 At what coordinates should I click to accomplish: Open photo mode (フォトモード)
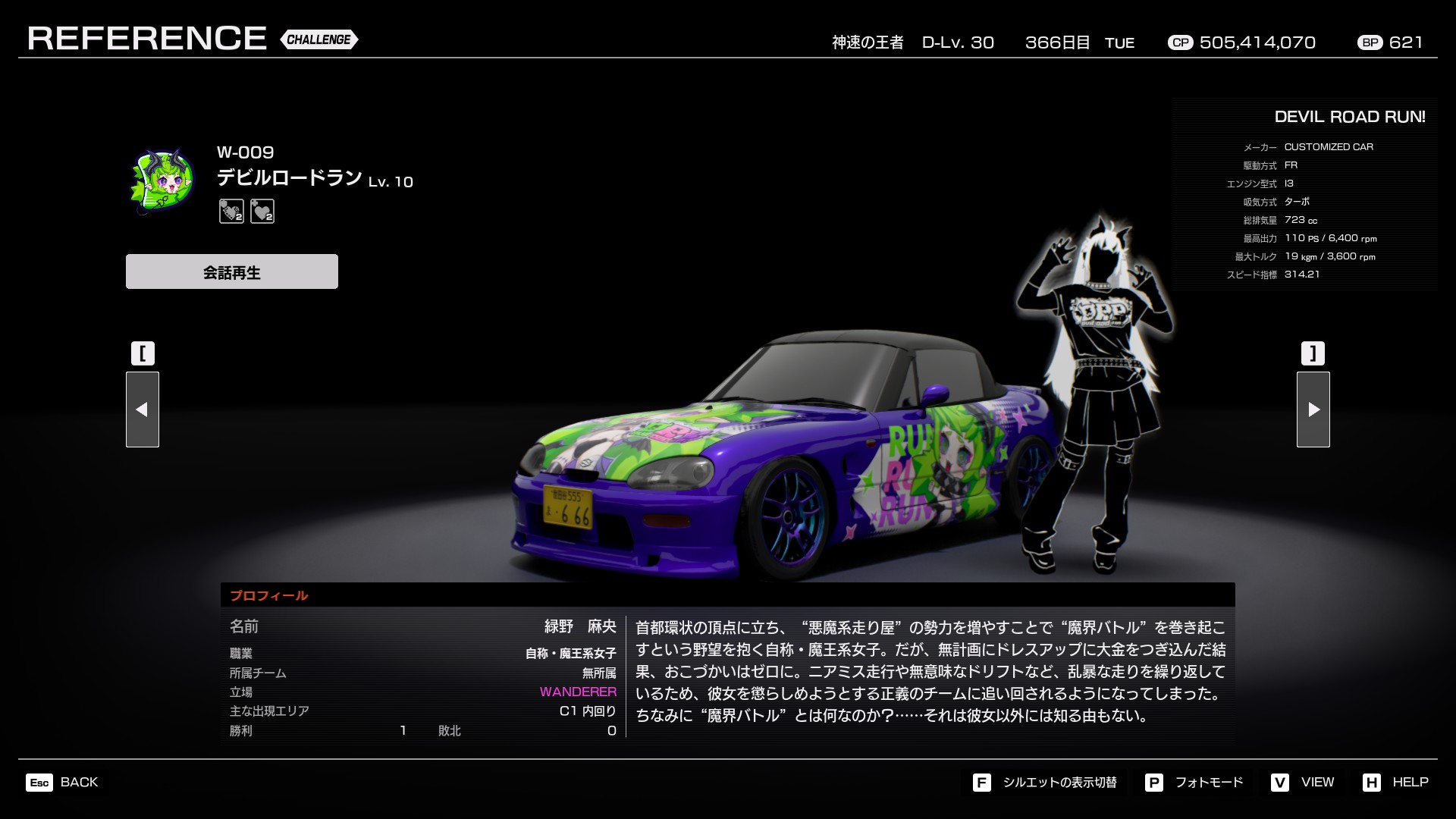pyautogui.click(x=1195, y=783)
